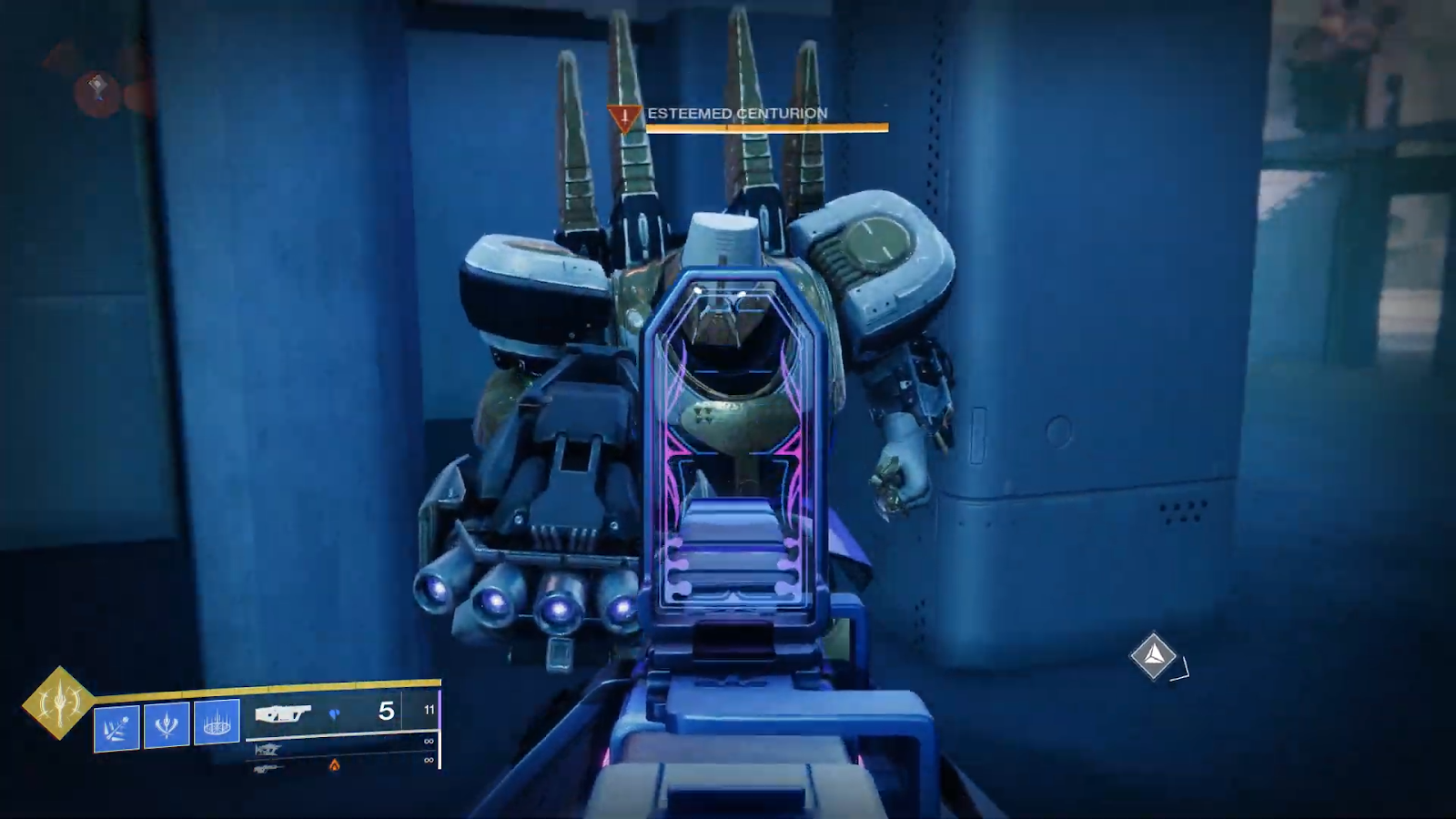Select the equipped heavy weapon icon

pos(283,713)
